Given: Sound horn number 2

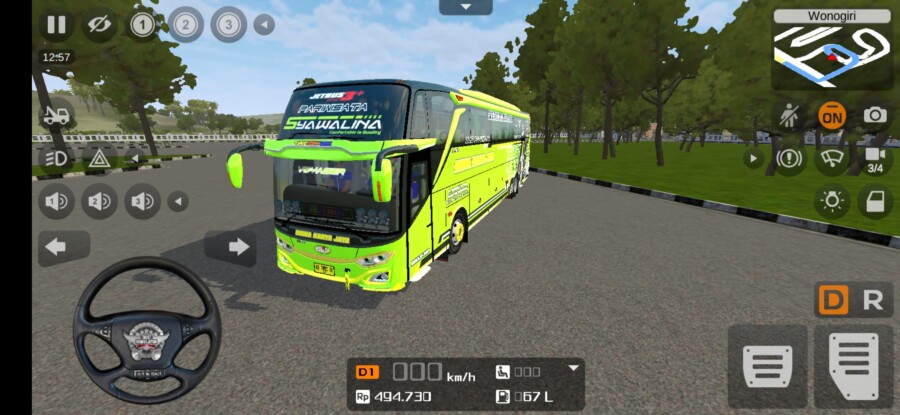Looking at the screenshot, I should click(99, 202).
